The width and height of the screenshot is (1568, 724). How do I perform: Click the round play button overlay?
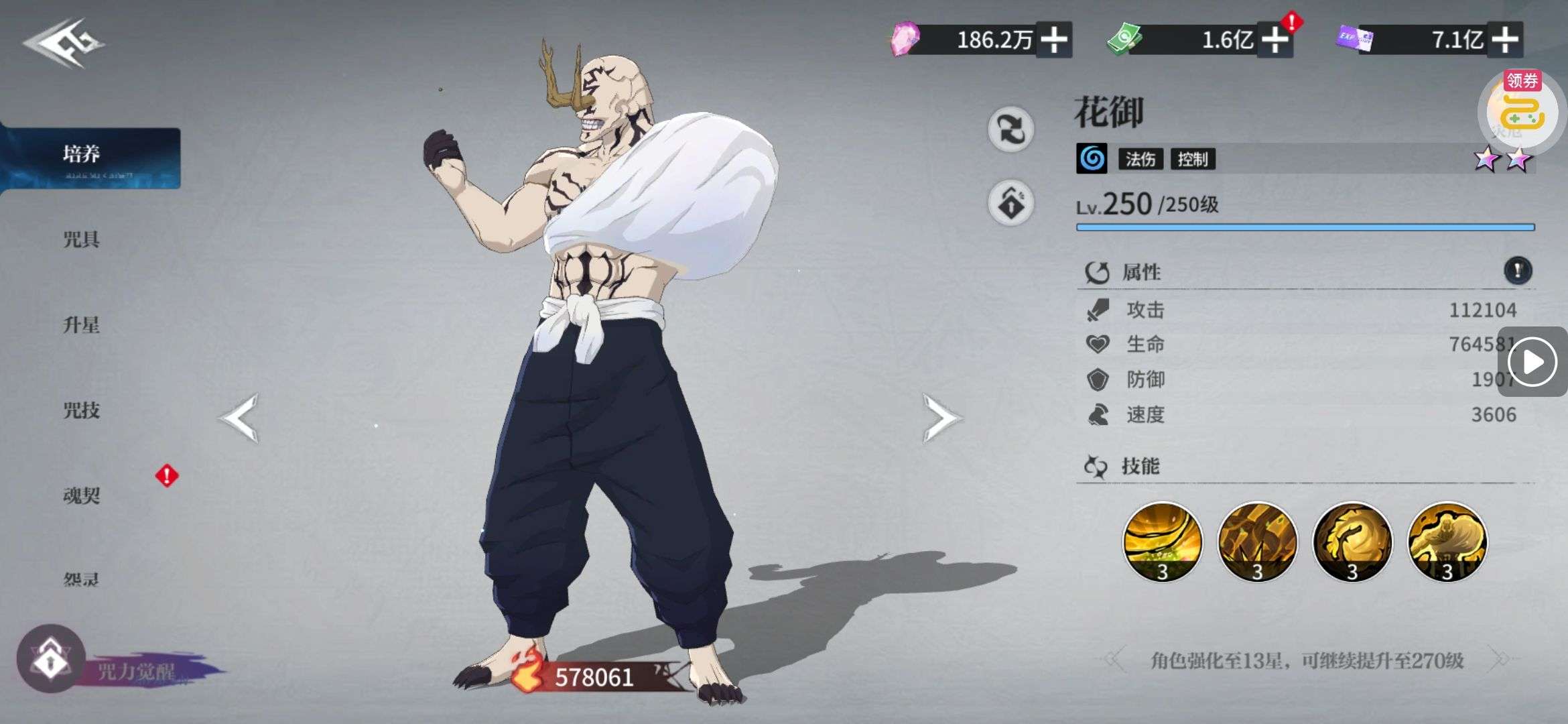click(x=1532, y=362)
